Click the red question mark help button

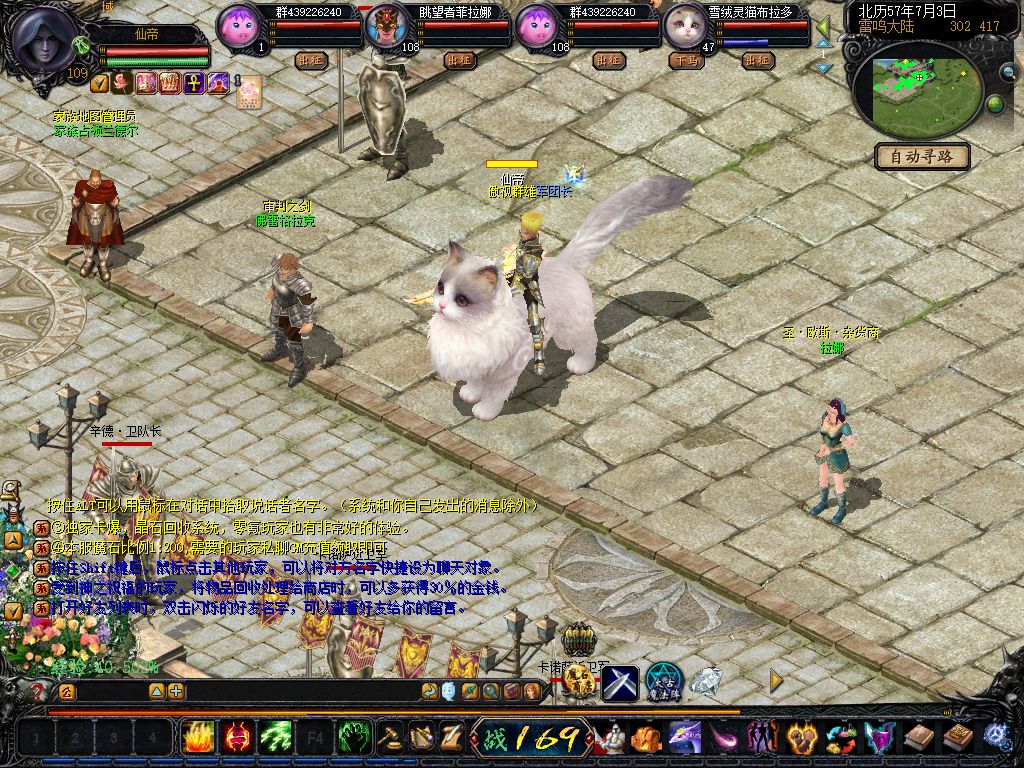click(x=38, y=691)
